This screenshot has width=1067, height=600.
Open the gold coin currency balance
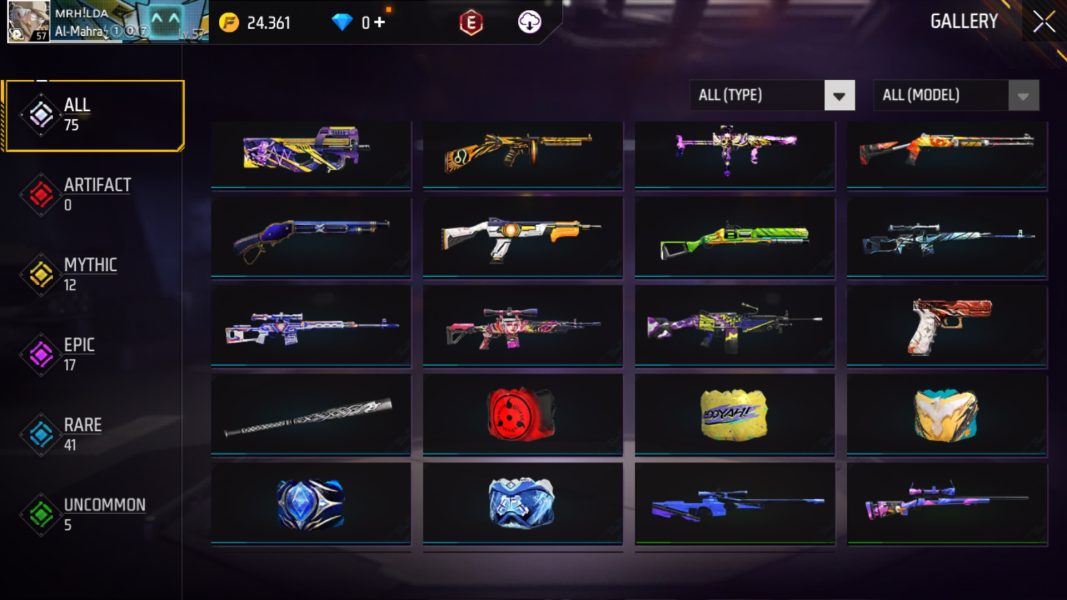click(x=255, y=22)
